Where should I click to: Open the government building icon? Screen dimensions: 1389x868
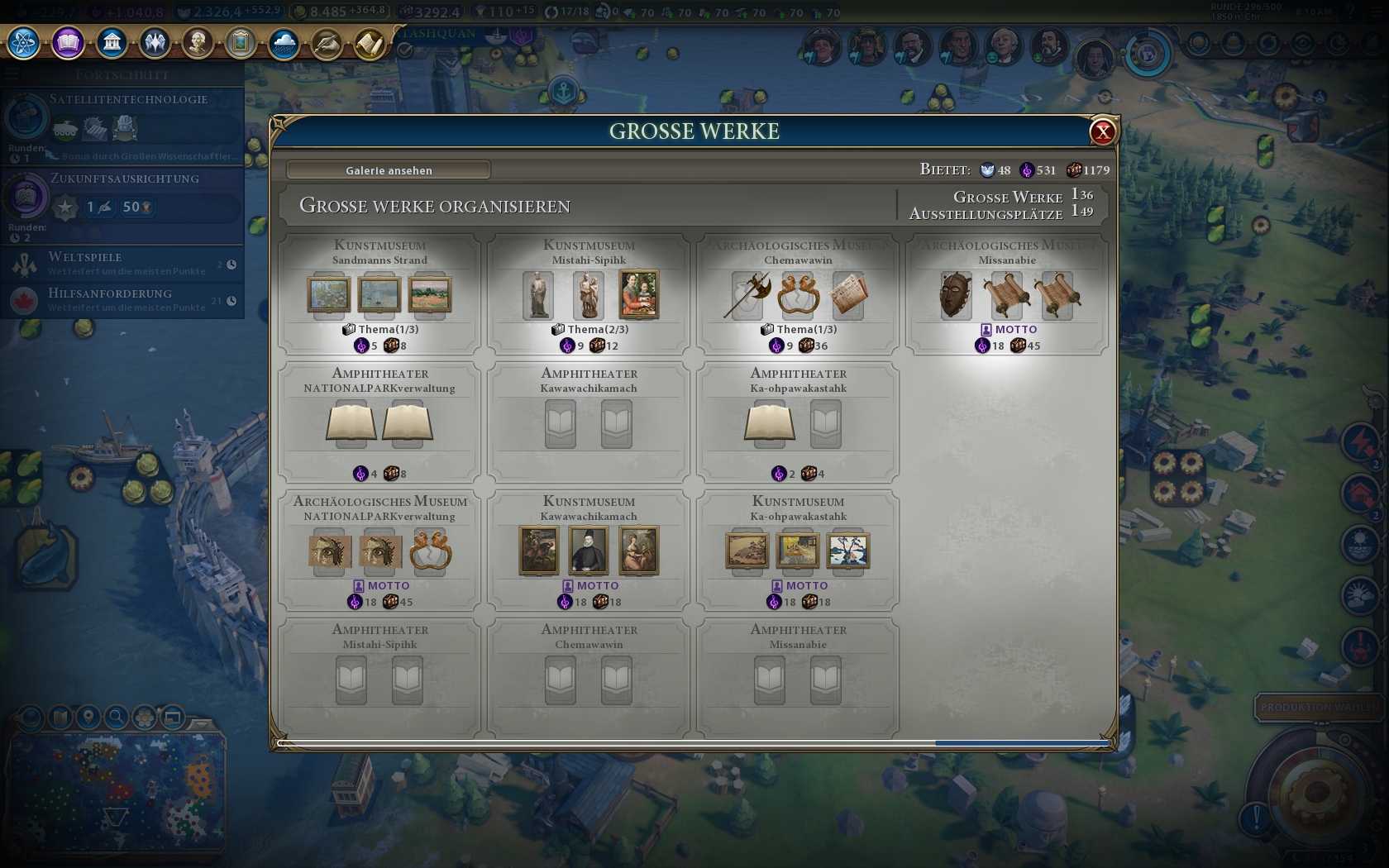pyautogui.click(x=112, y=42)
